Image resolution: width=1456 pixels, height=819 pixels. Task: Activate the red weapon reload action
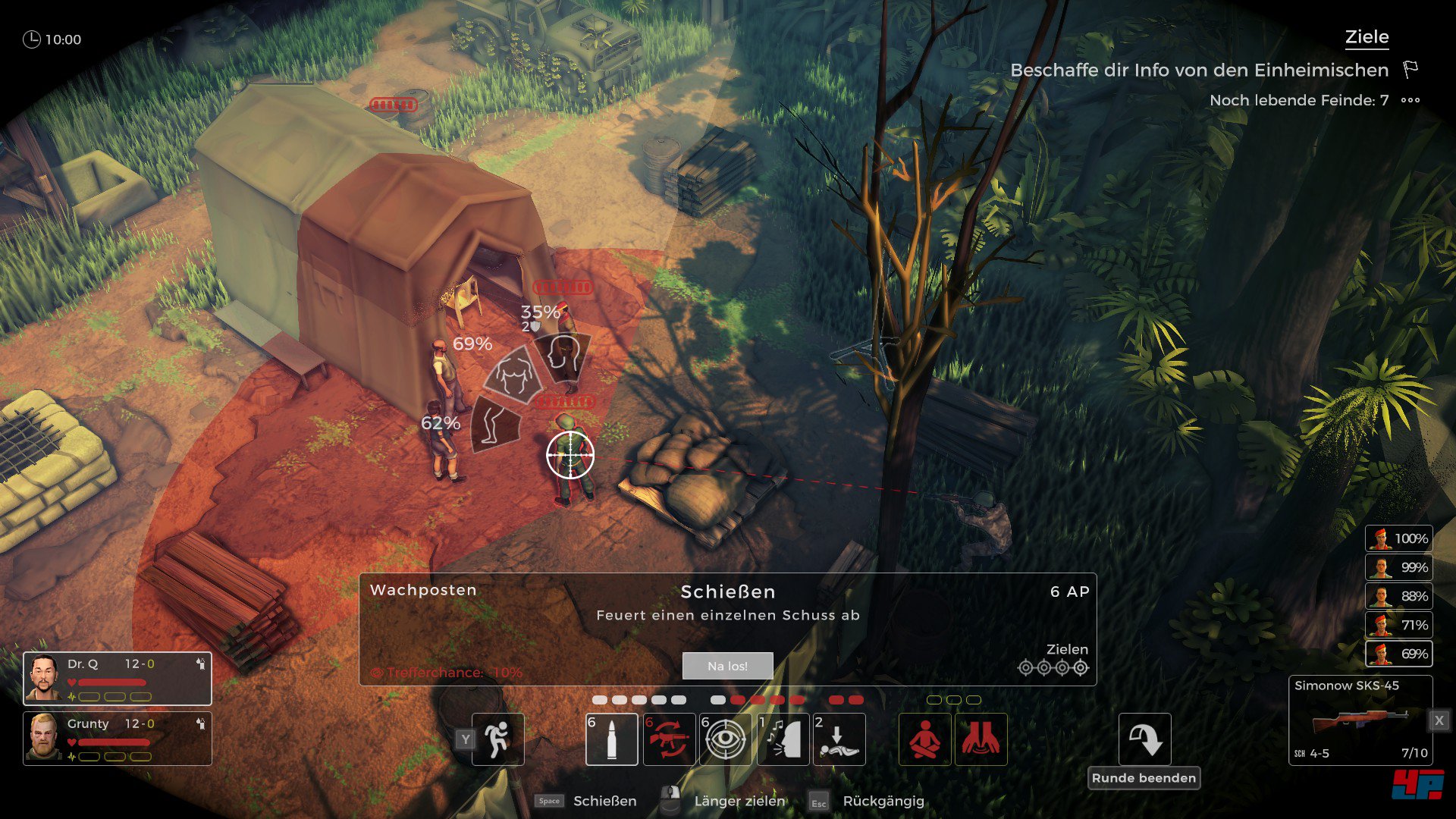[669, 739]
